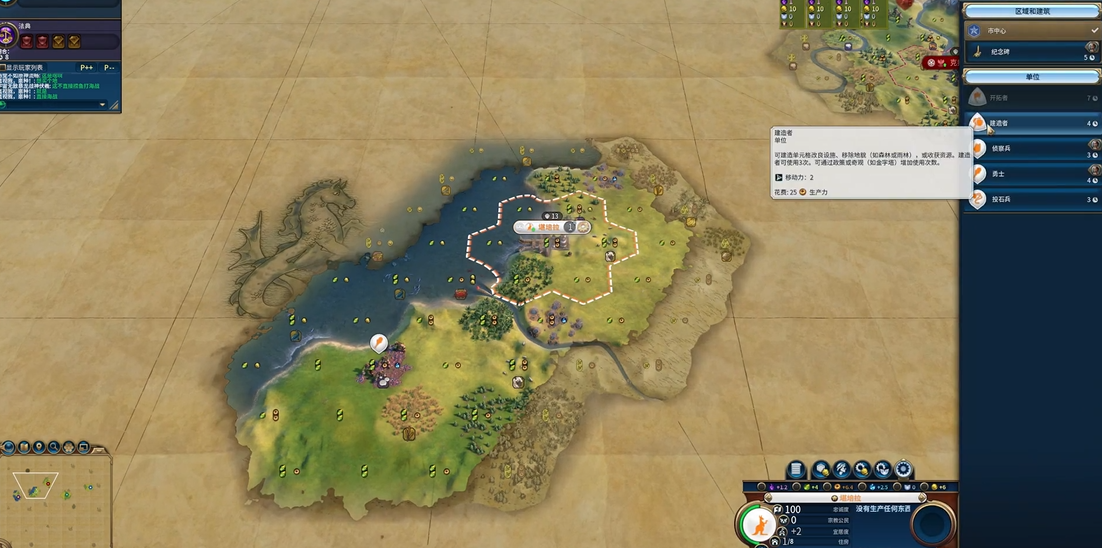Viewport: 1102px width, 548px height.
Task: Open the city details scroll icon
Action: pos(796,469)
